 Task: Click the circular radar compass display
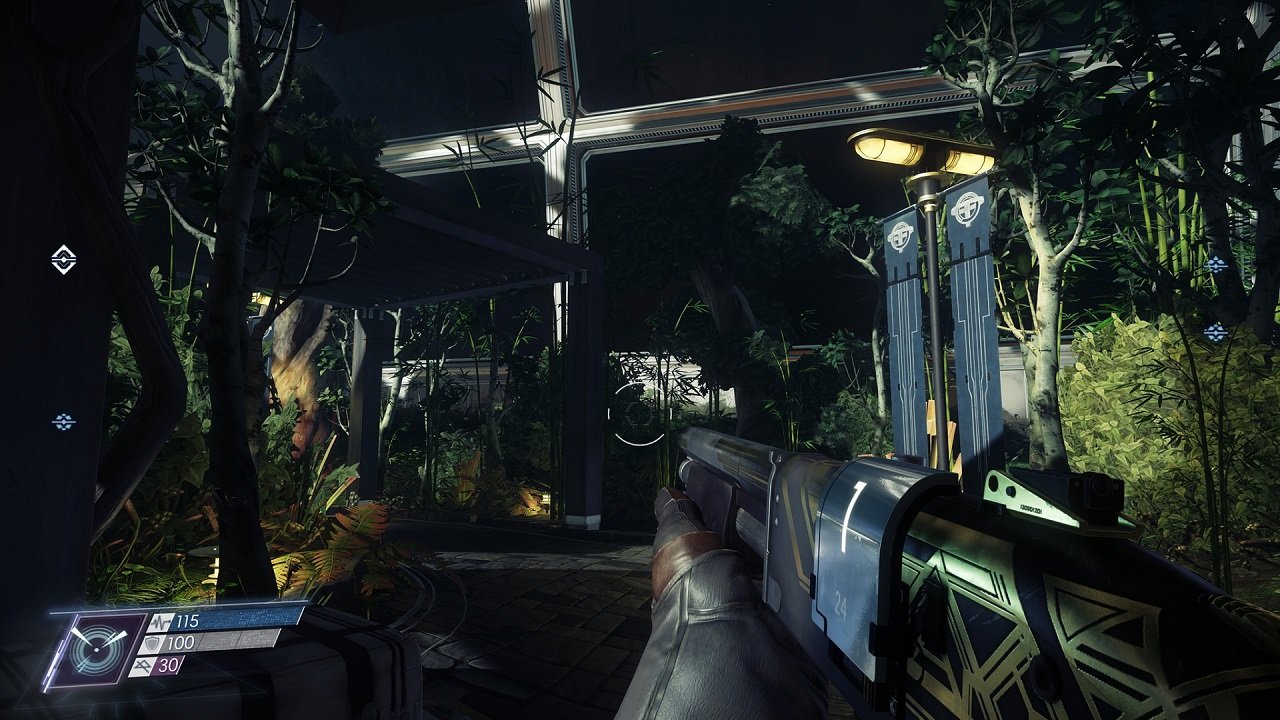97,649
